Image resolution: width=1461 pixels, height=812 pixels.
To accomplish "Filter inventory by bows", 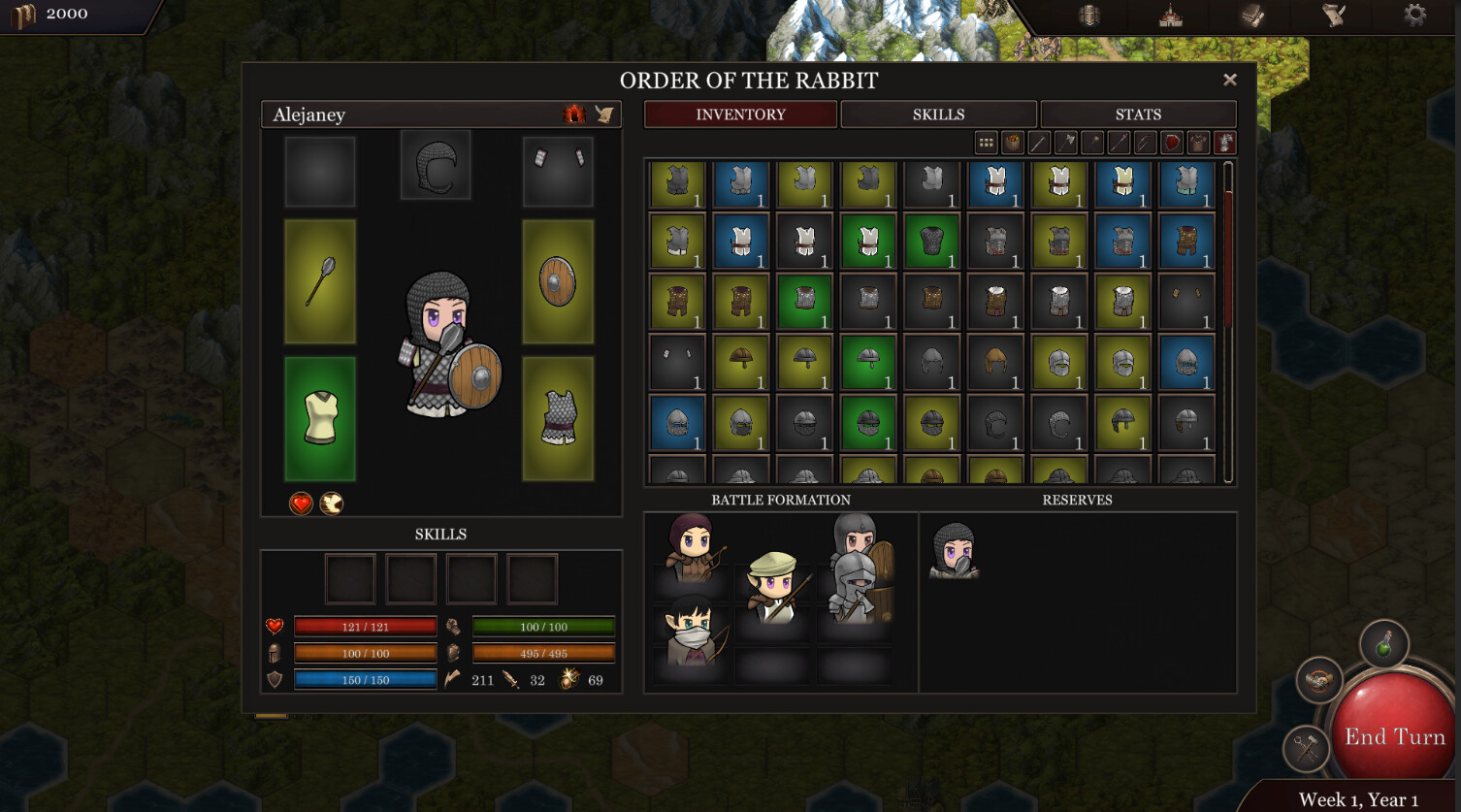I will pos(1143,143).
